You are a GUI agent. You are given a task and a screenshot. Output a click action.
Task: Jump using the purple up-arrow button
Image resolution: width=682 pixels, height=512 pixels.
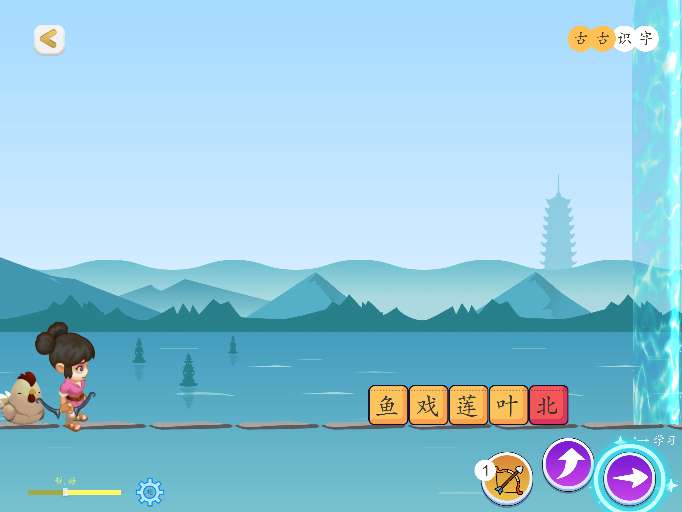[x=568, y=464]
